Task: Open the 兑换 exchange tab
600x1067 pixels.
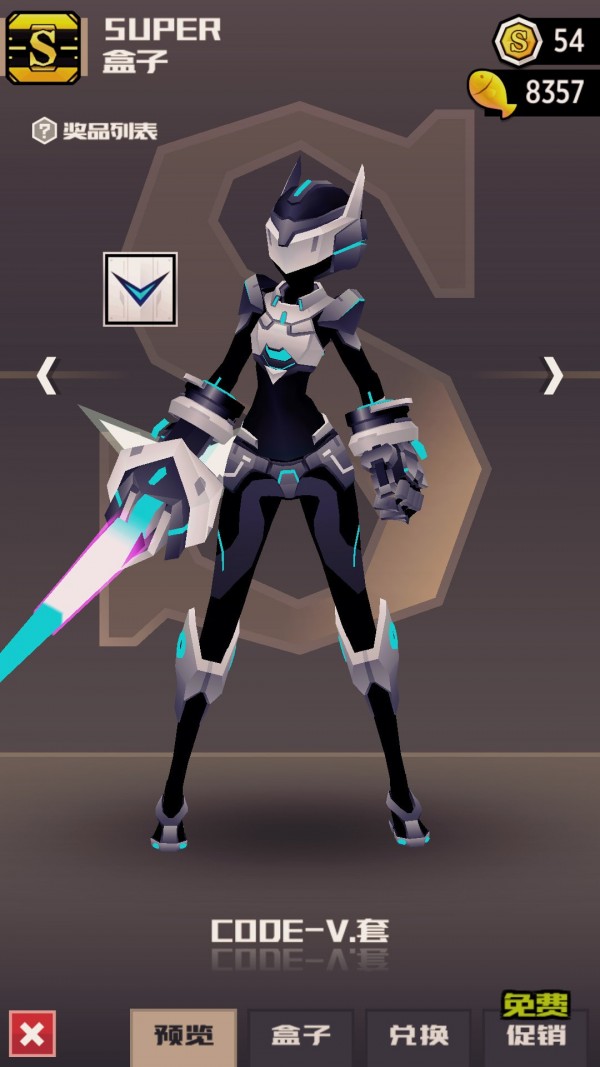Action: click(418, 1037)
